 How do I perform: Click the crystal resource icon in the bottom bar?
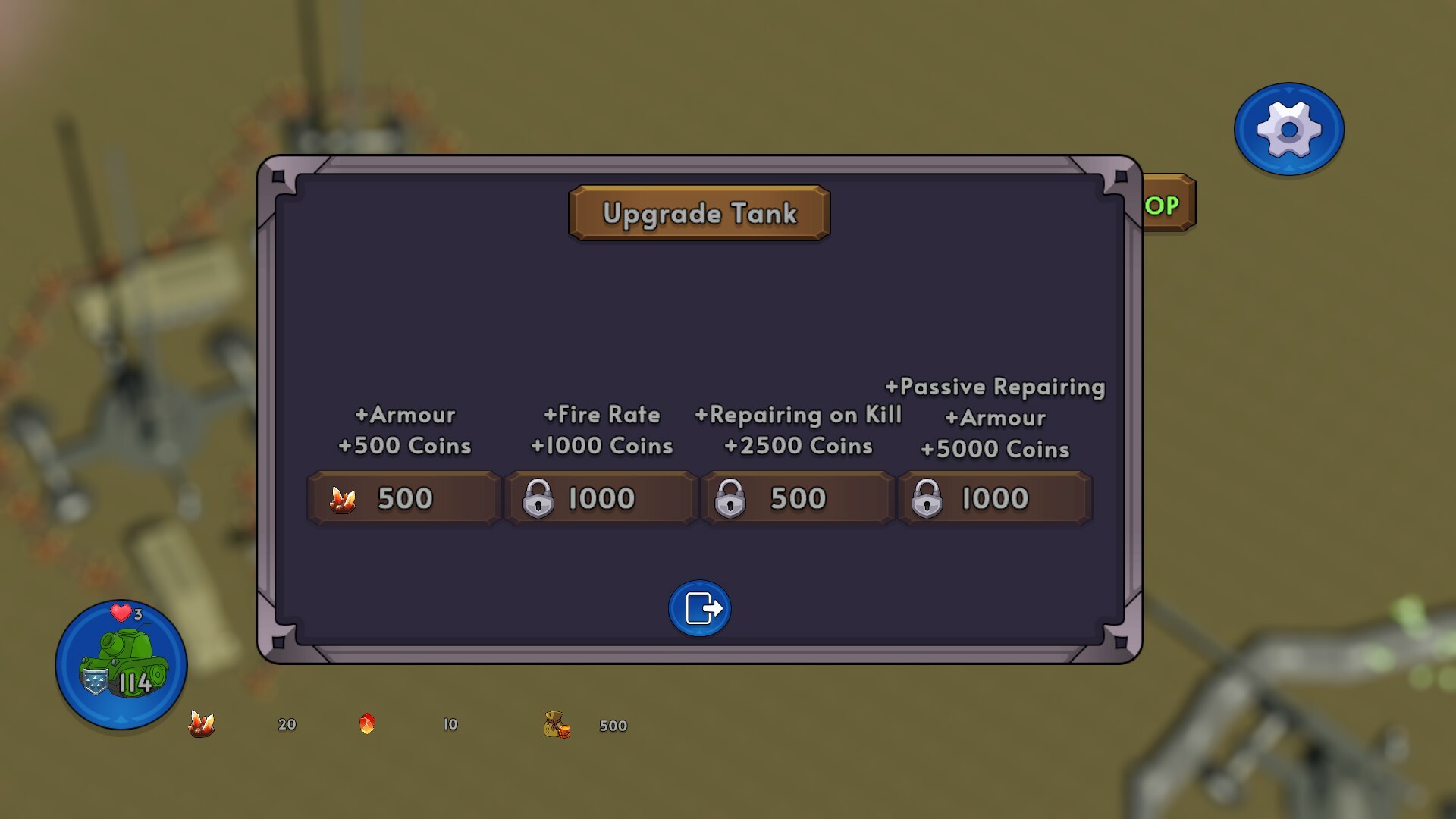[x=201, y=725]
